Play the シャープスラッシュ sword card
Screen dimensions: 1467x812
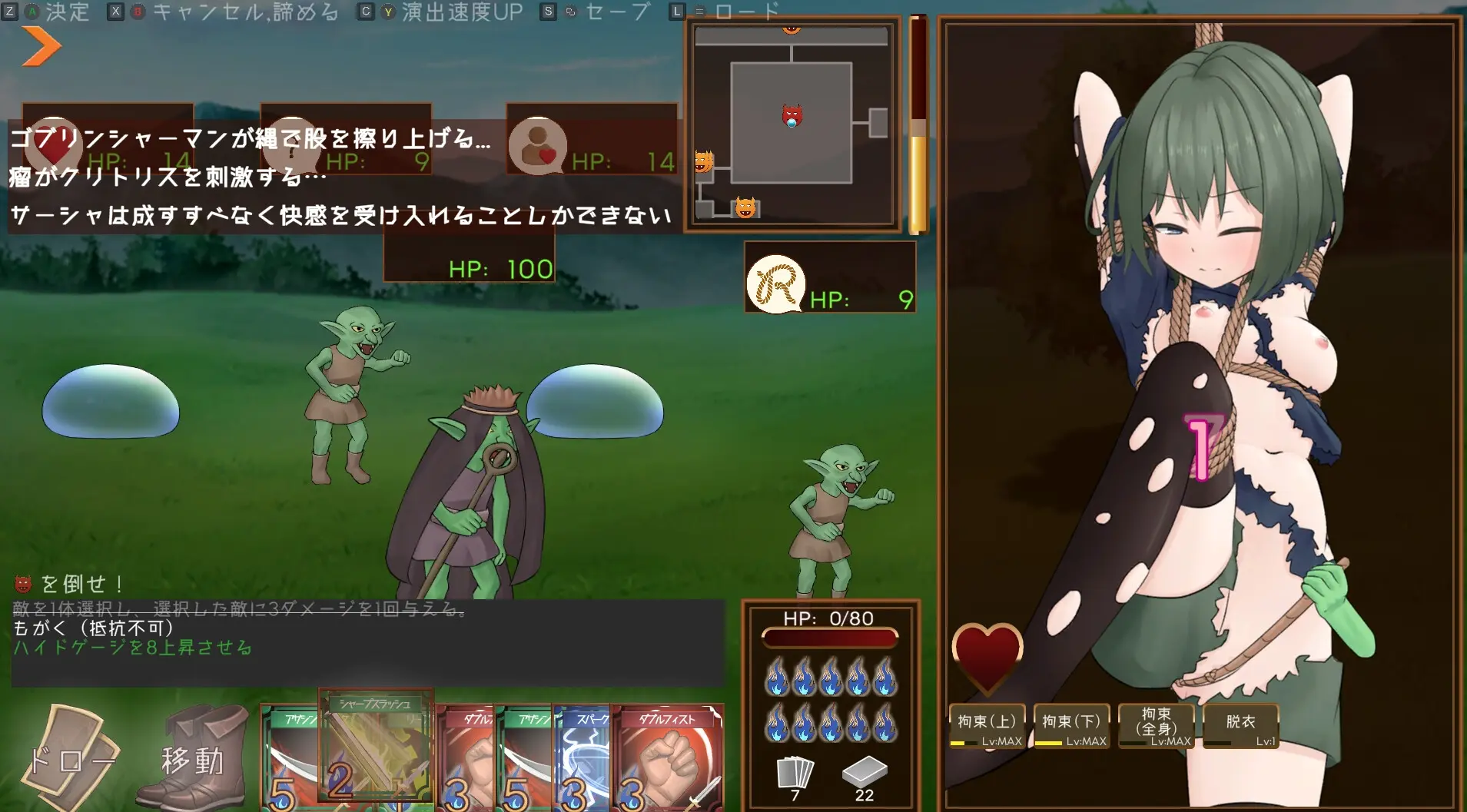(x=376, y=749)
